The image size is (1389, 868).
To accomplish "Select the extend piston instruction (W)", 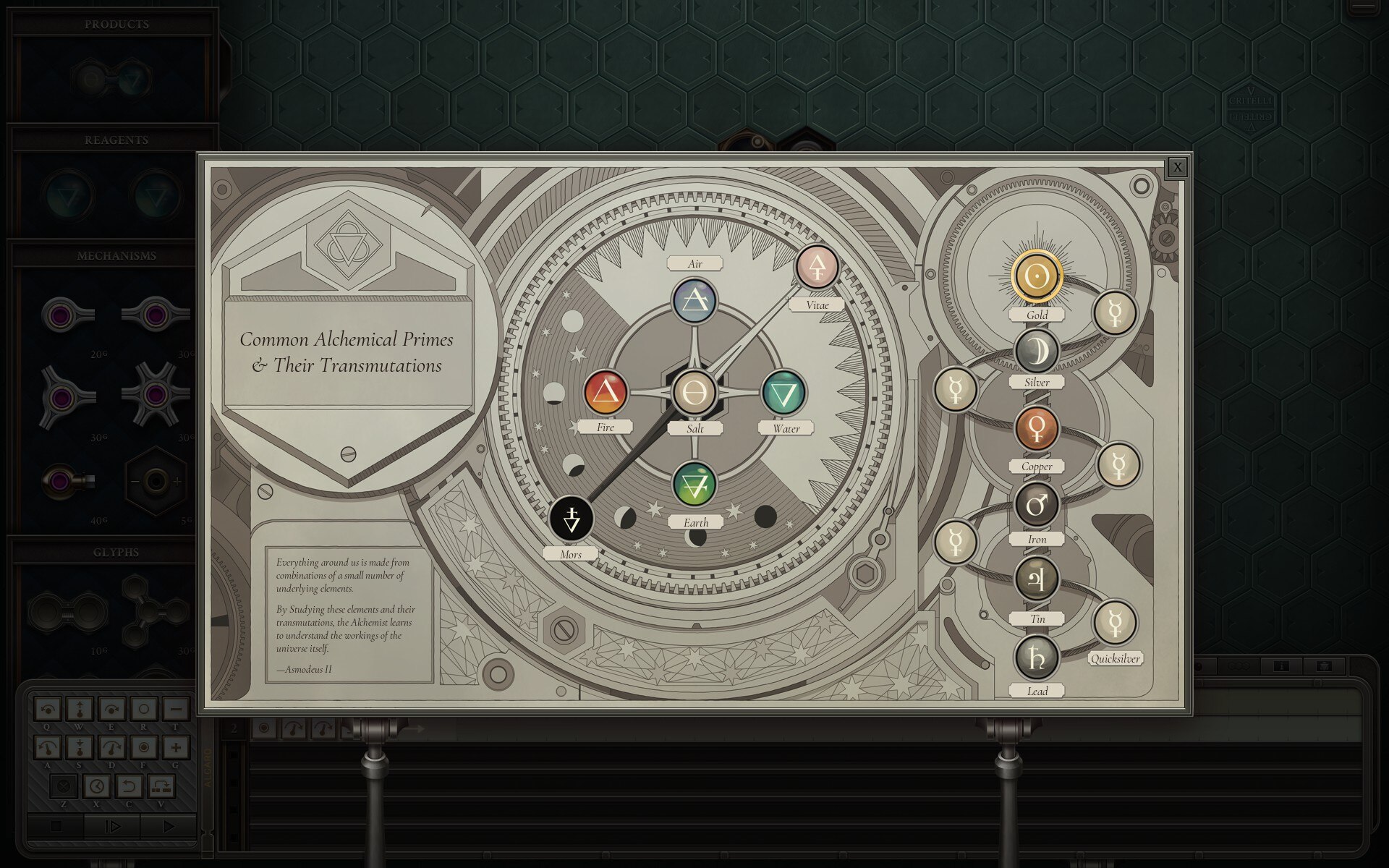I will (x=80, y=710).
